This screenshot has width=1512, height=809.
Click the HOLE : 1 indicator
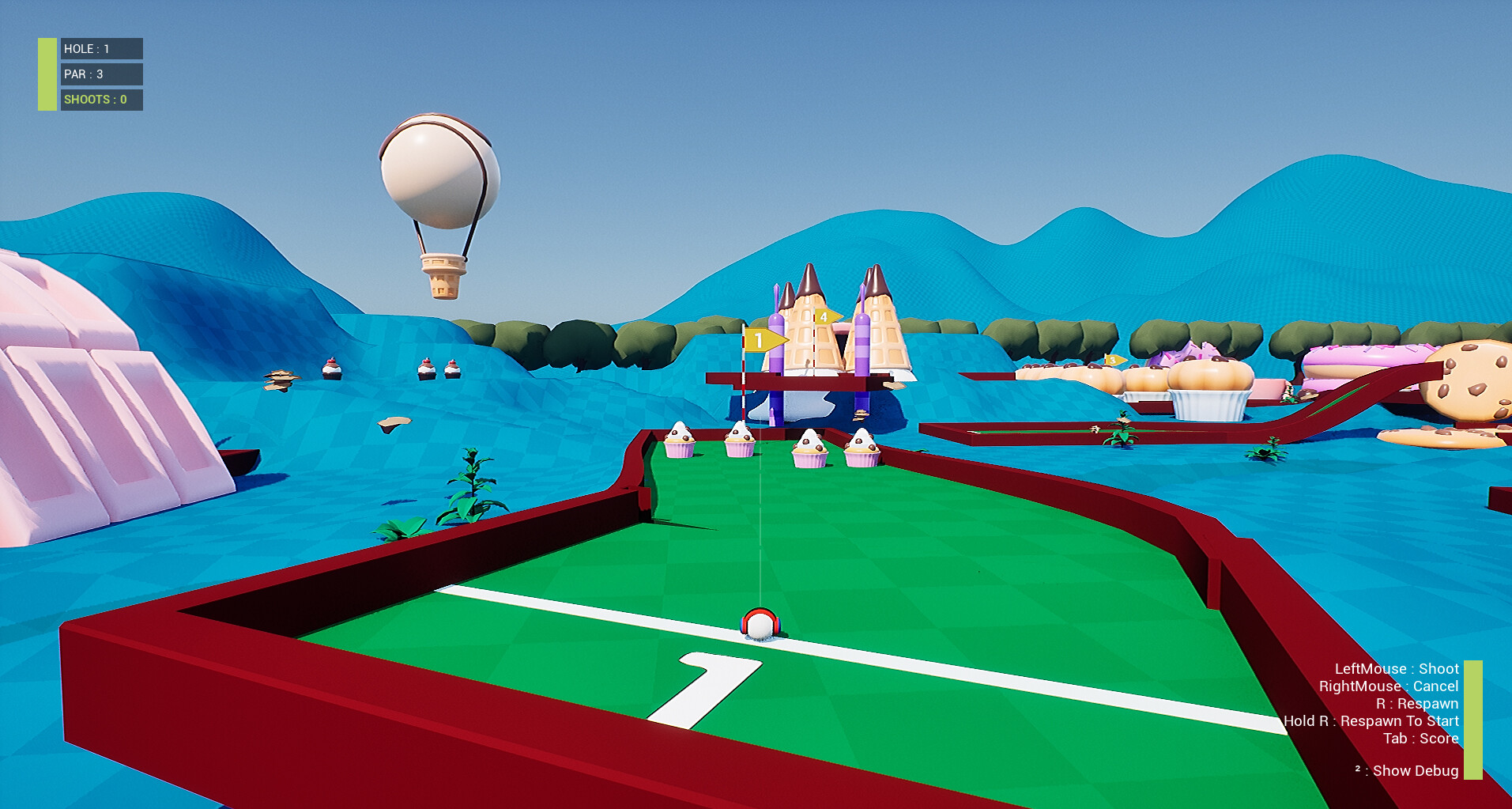pyautogui.click(x=100, y=49)
